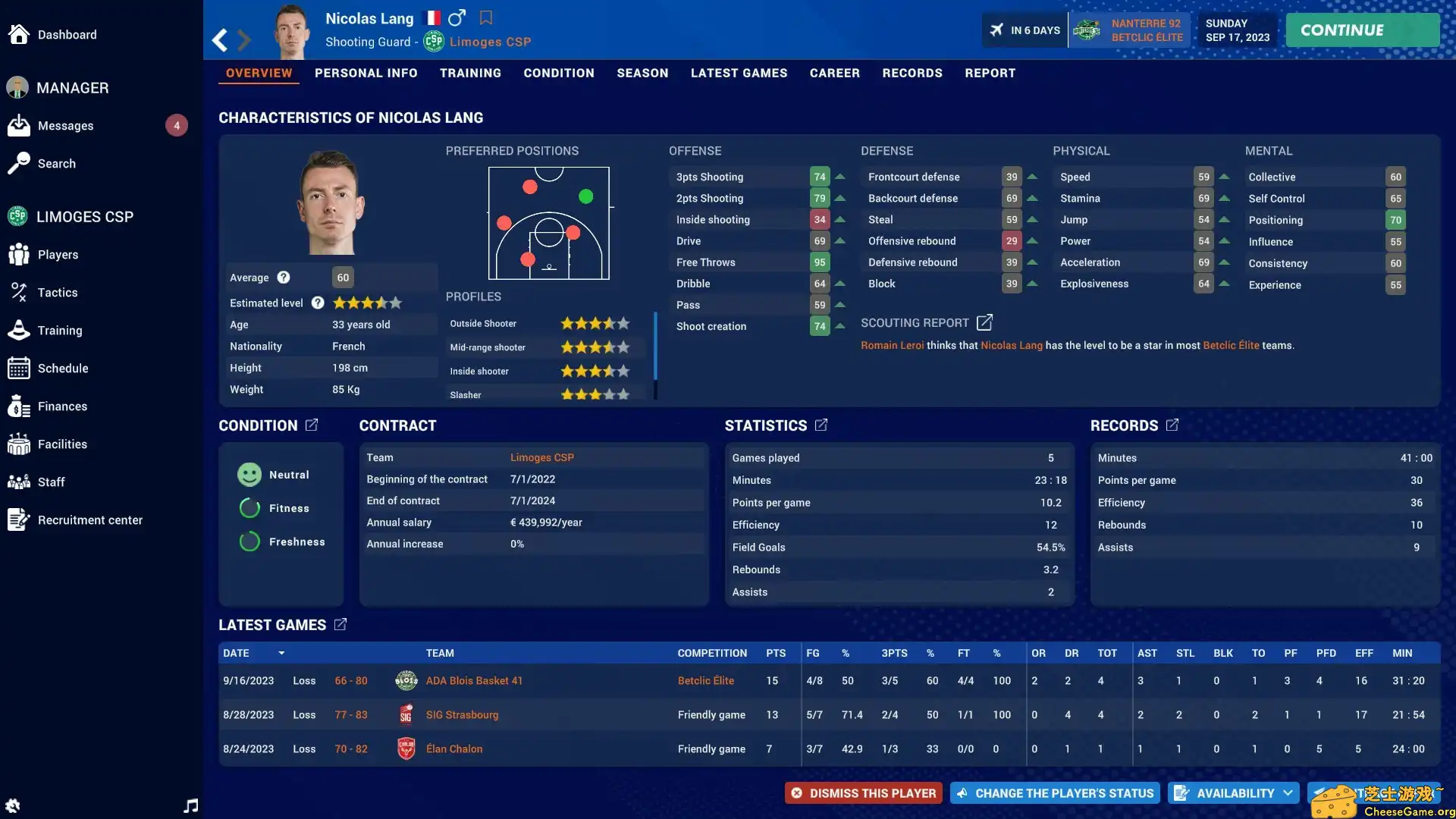
Task: Switch to the Personal Info tab
Action: (366, 73)
